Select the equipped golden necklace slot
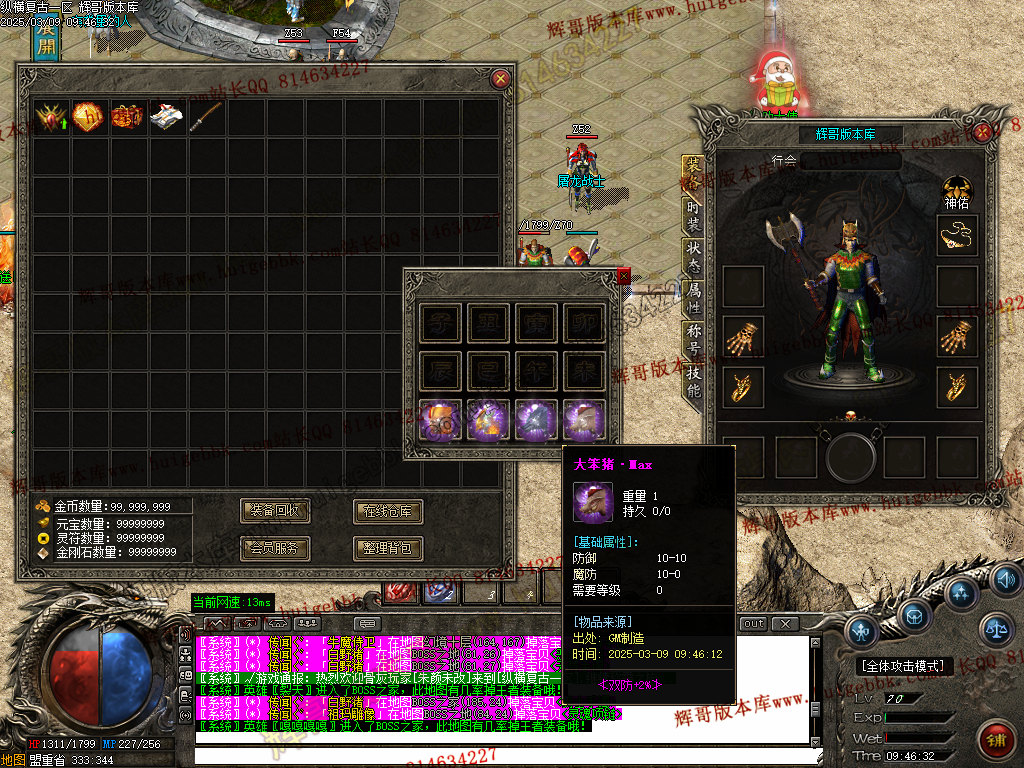The height and width of the screenshot is (768, 1024). click(957, 236)
